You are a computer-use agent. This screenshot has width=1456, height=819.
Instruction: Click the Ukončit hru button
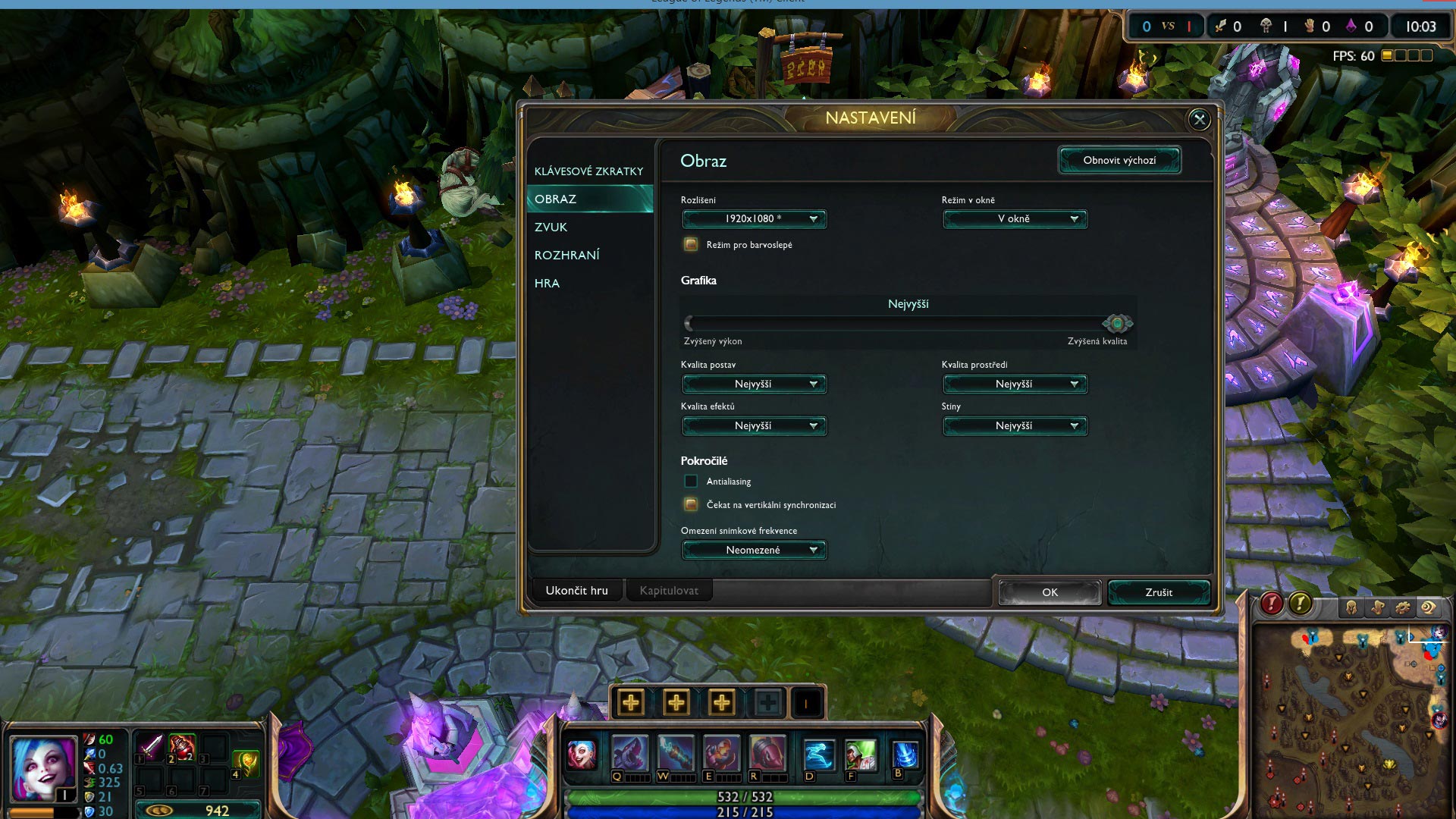point(576,591)
